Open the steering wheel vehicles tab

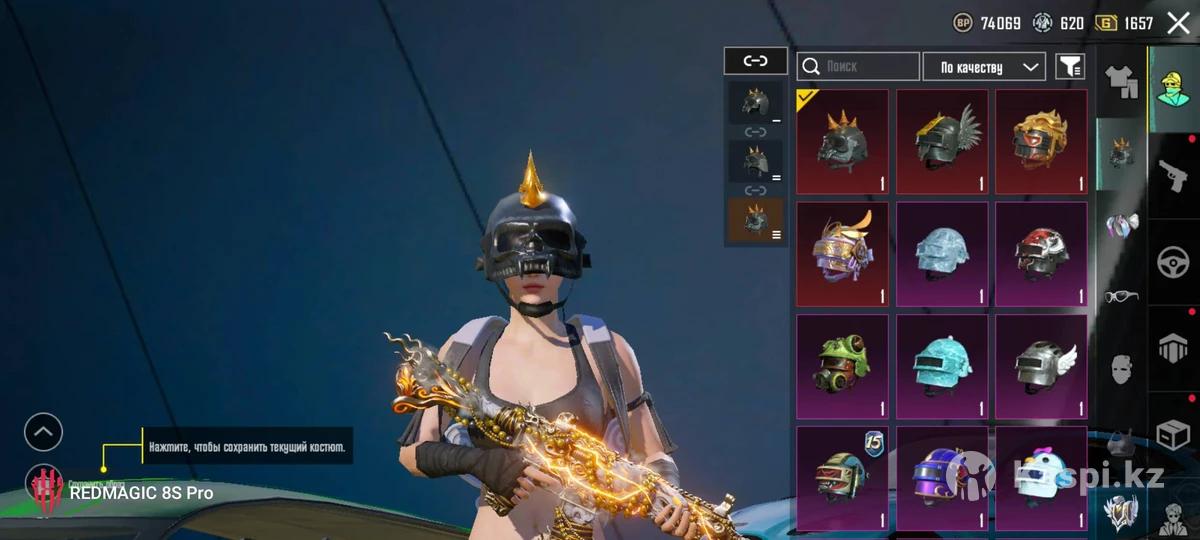pos(1174,263)
